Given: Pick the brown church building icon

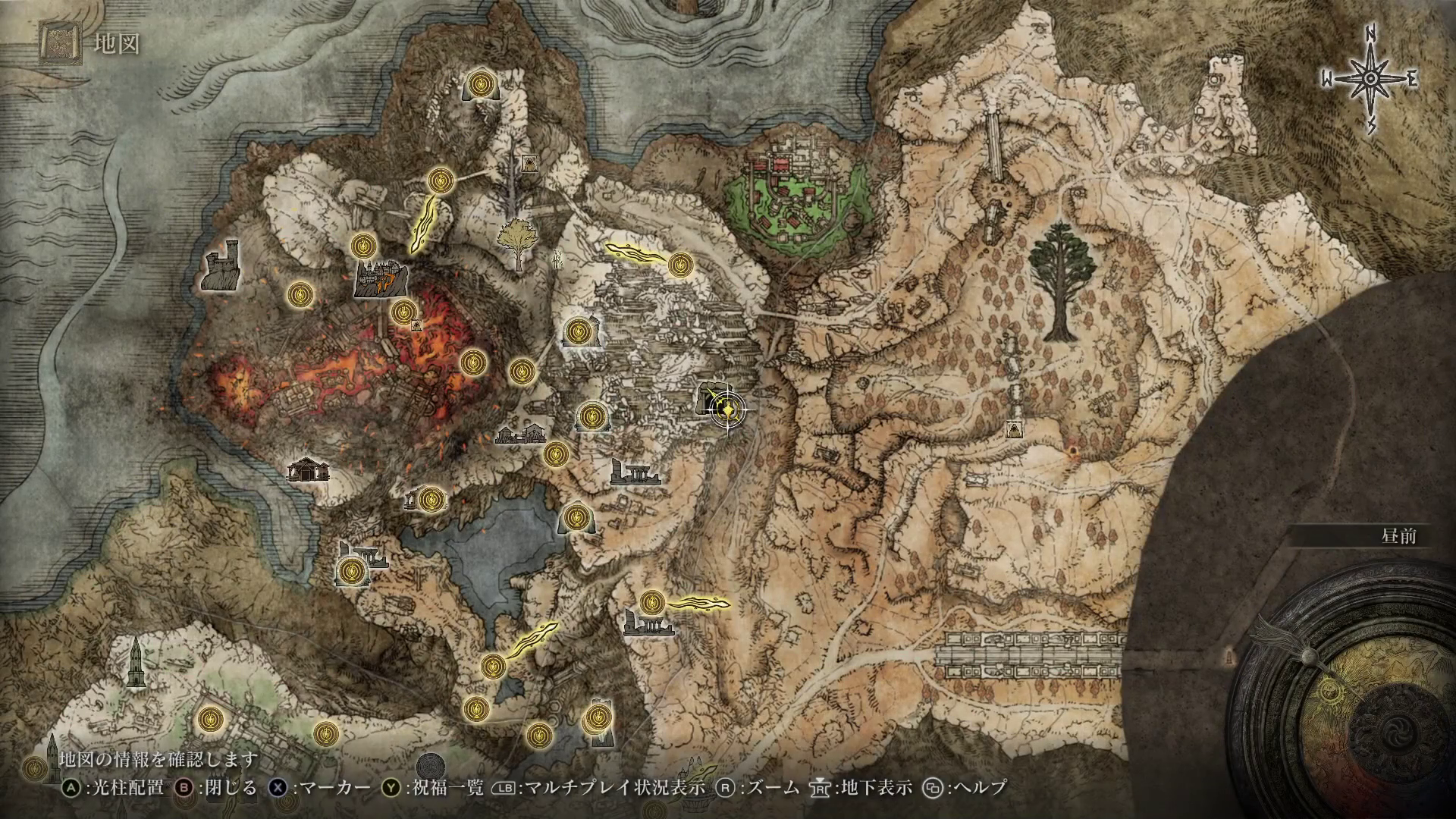Looking at the screenshot, I should point(309,469).
